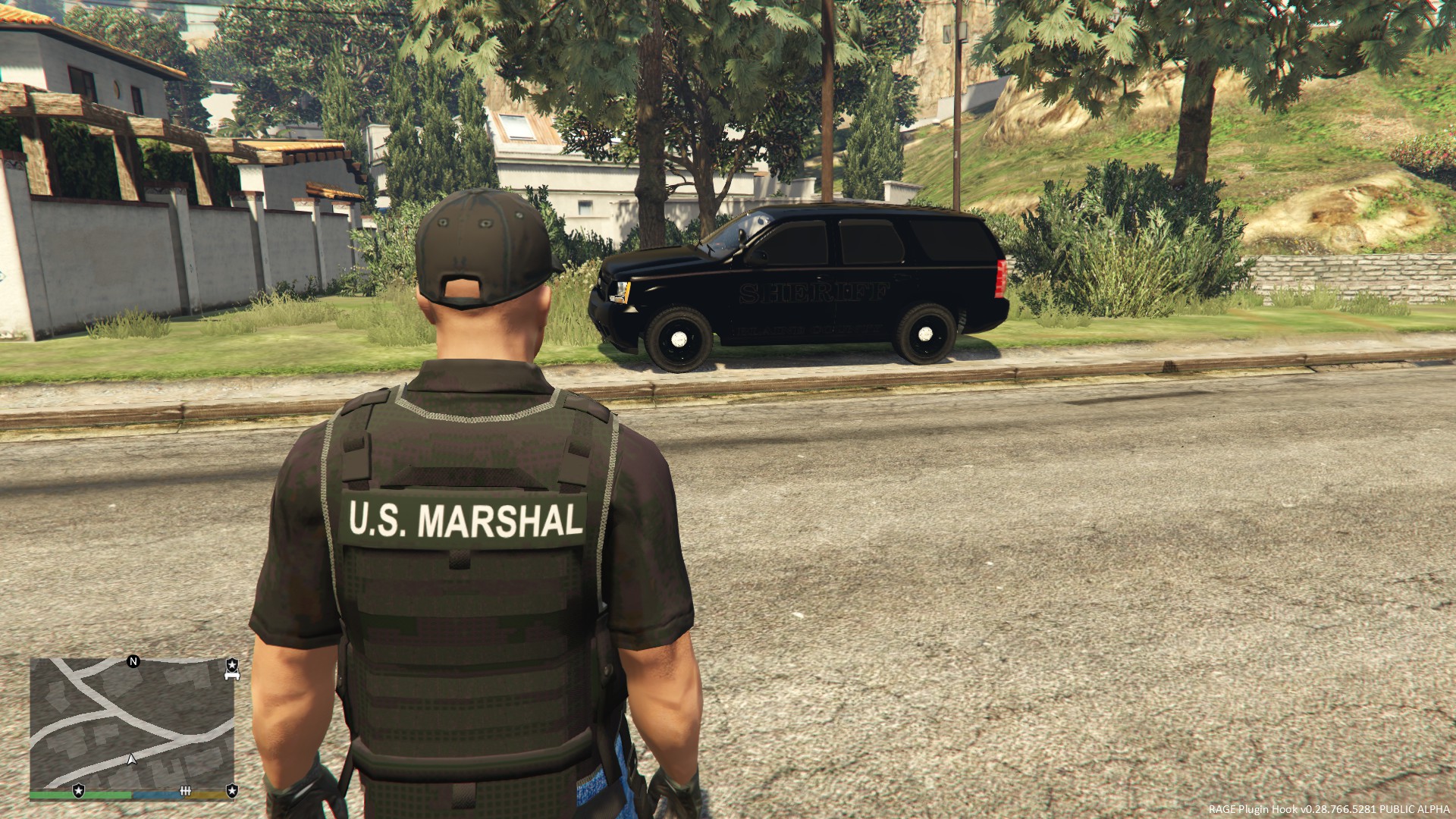Click the north compass marker on the minimap
The width and height of the screenshot is (1456, 819).
pyautogui.click(x=133, y=661)
